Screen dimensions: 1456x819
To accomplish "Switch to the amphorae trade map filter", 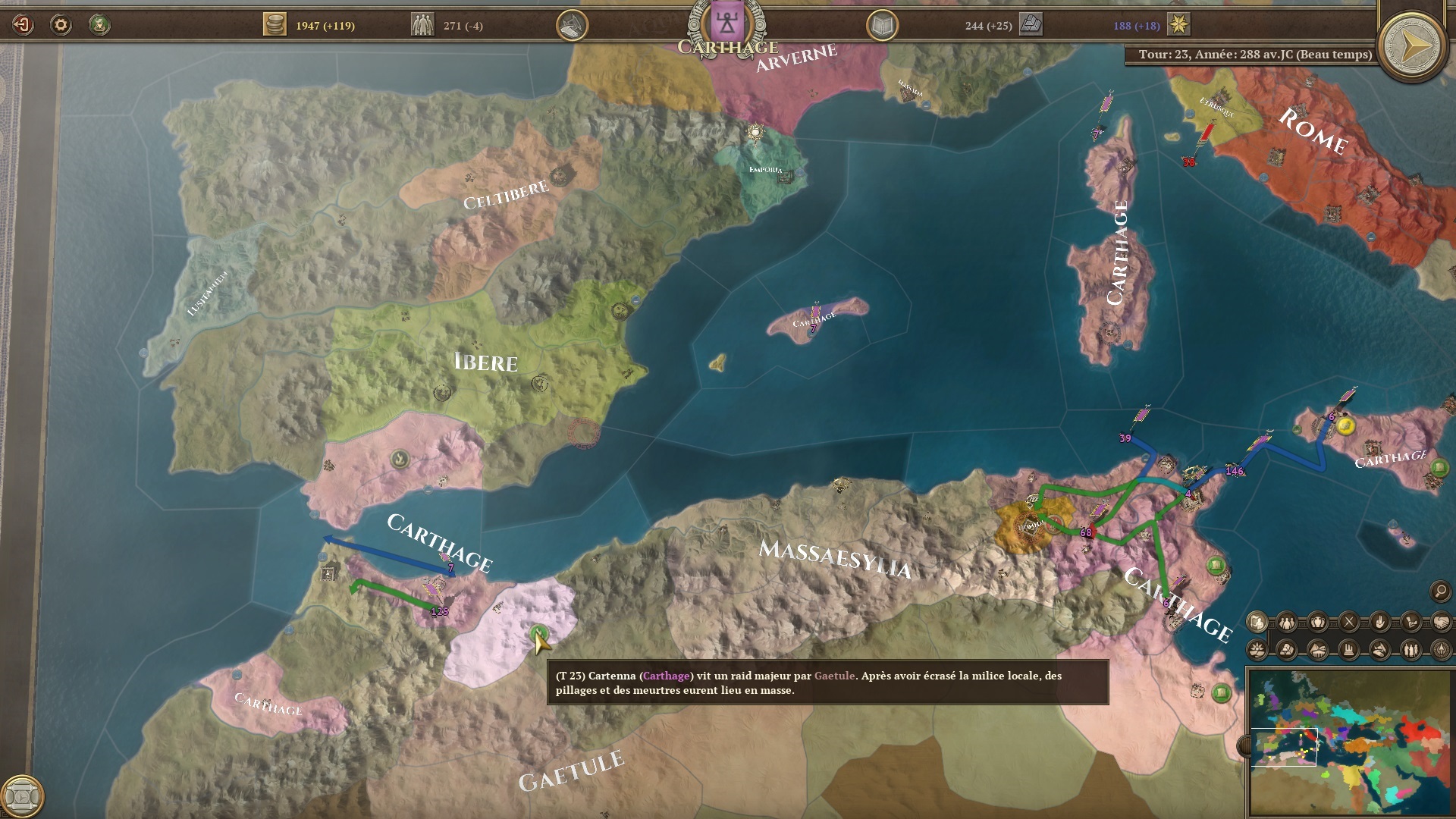I will point(1319,623).
